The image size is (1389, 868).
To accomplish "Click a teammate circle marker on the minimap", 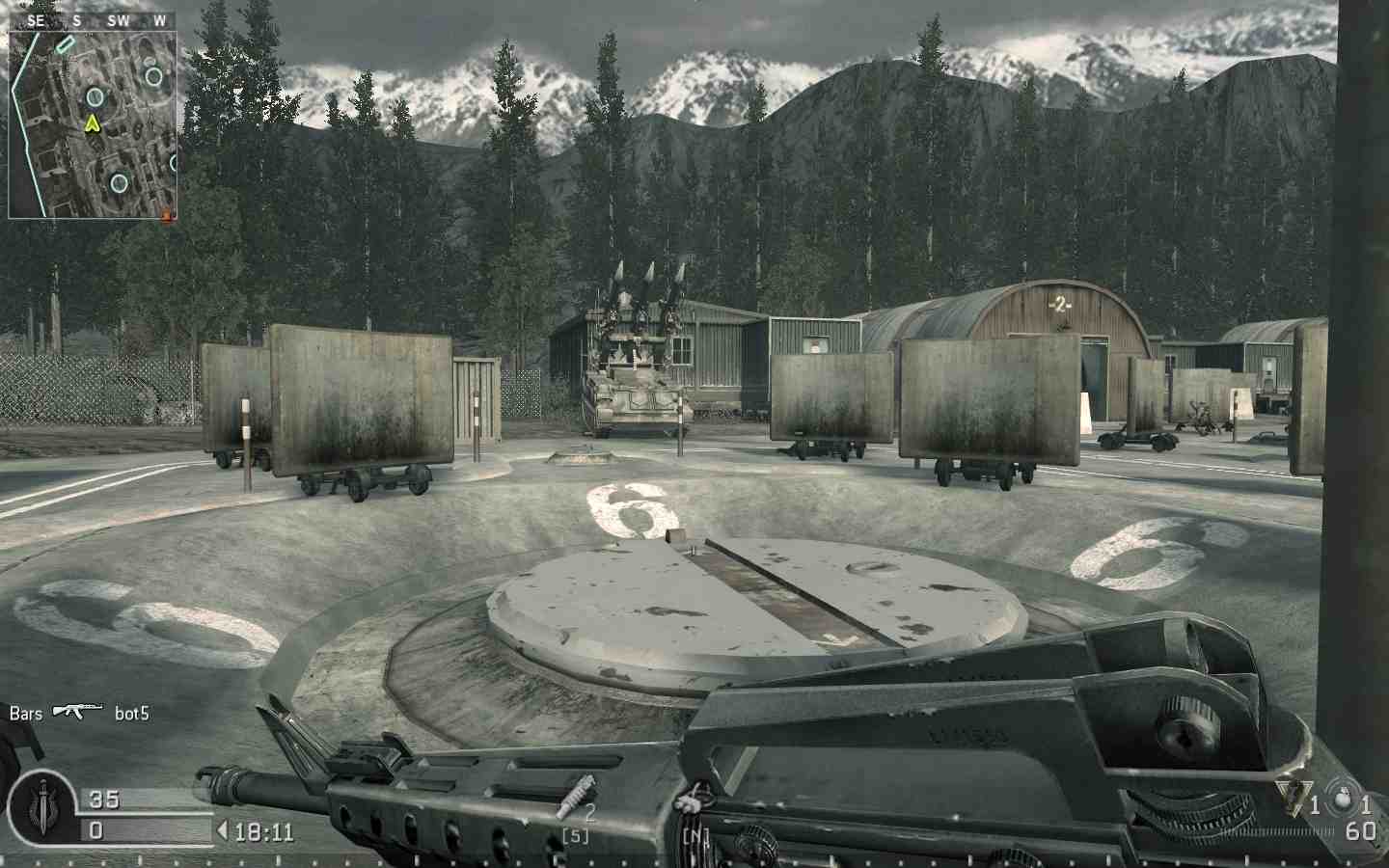I will click(94, 96).
